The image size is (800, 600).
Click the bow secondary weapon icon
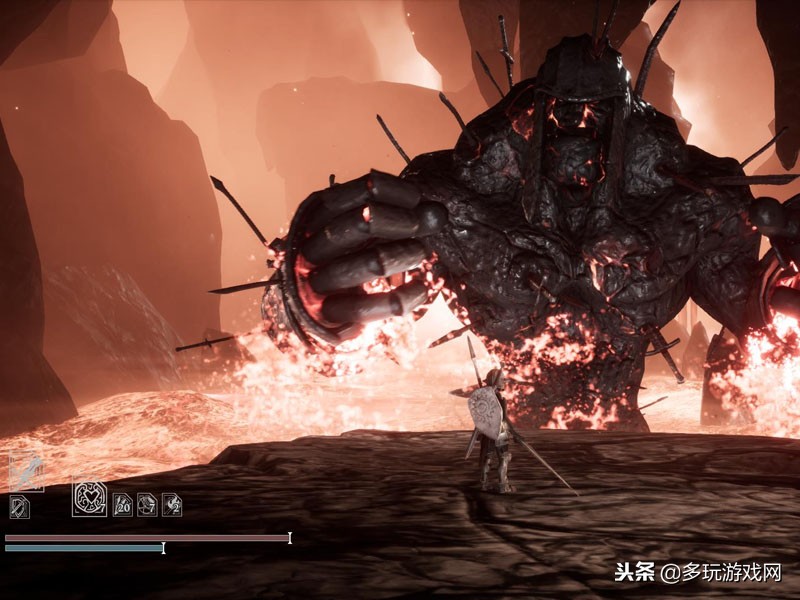coord(20,507)
